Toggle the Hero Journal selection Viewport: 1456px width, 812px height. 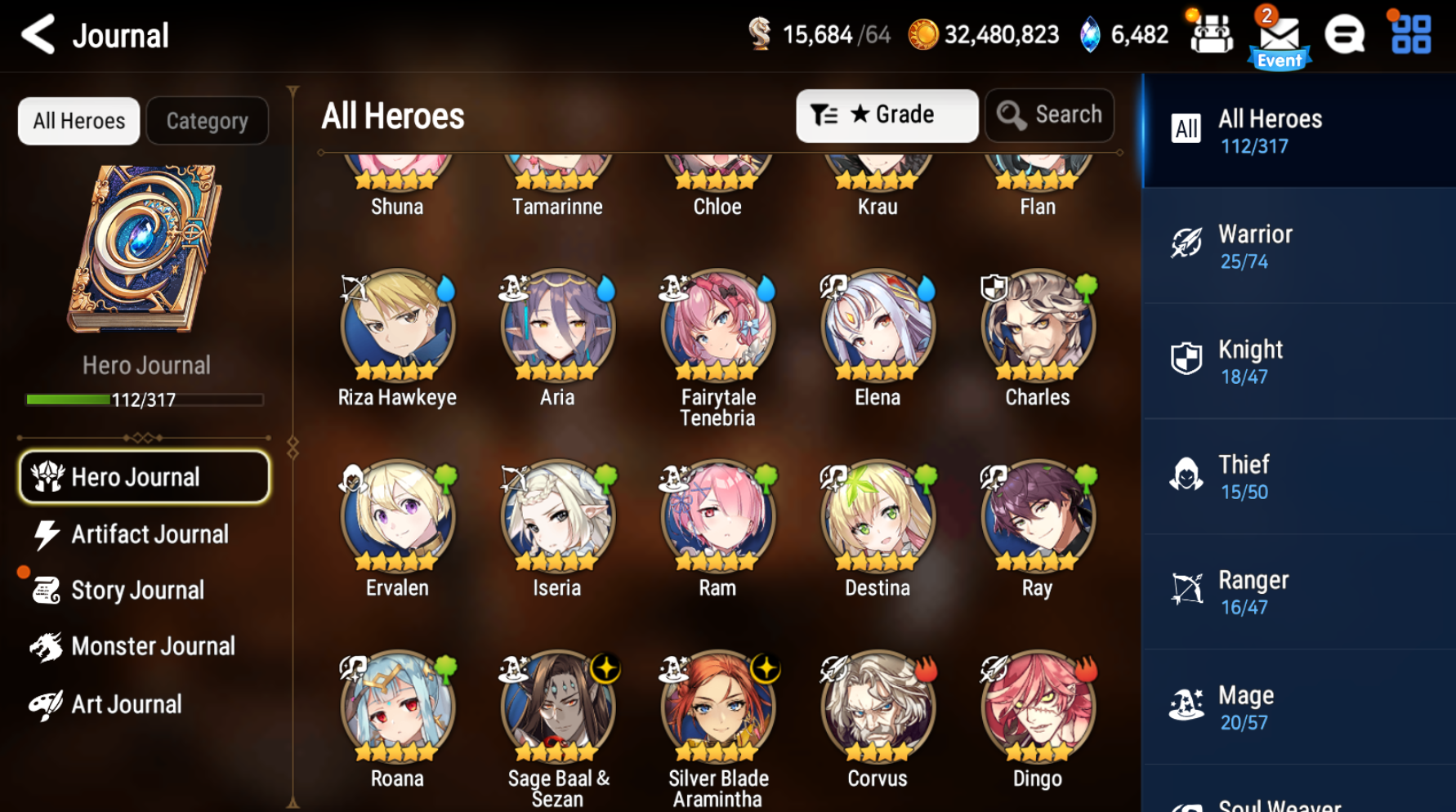click(x=144, y=476)
